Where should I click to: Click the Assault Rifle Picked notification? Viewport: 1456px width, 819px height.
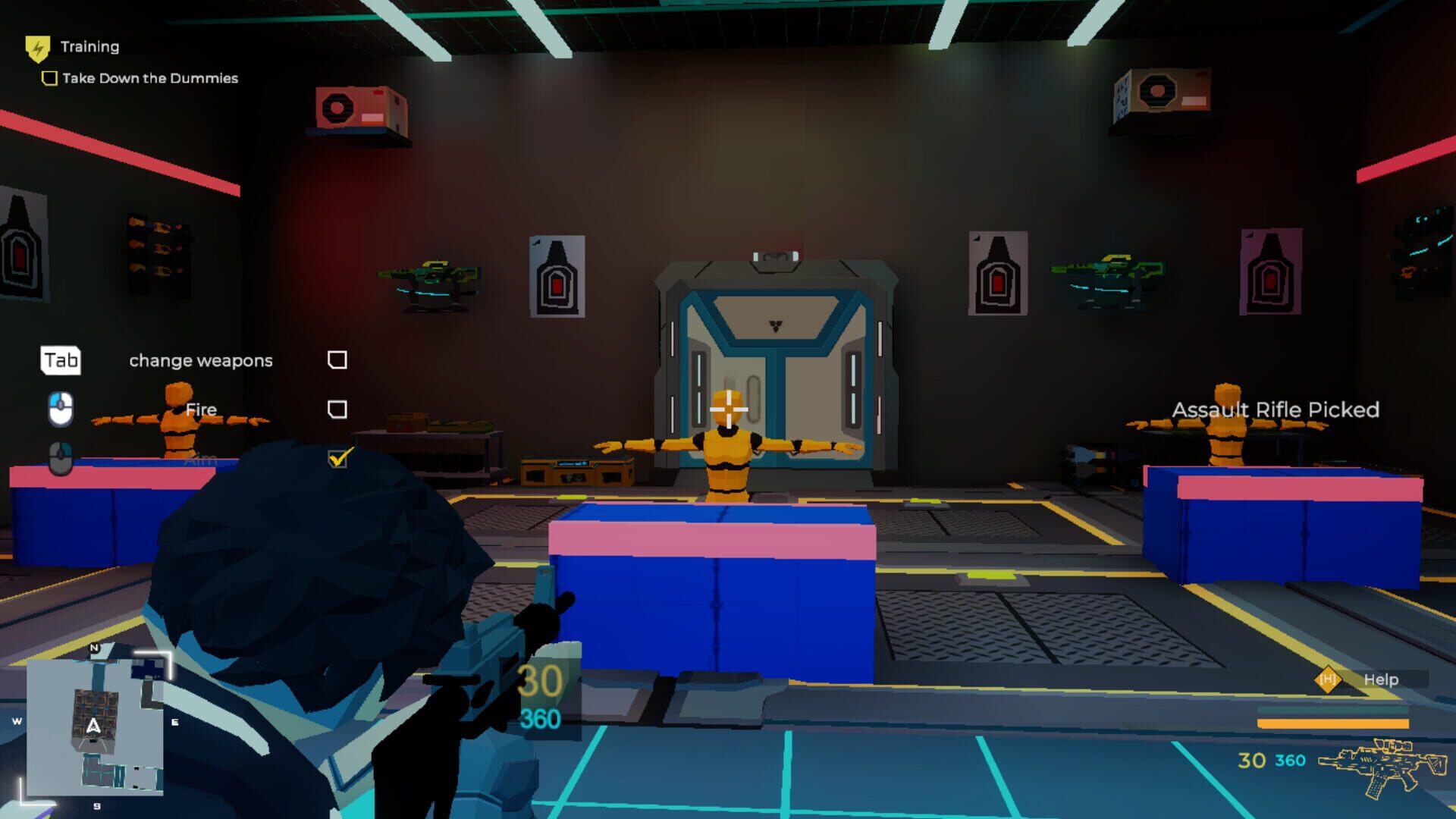(1277, 409)
